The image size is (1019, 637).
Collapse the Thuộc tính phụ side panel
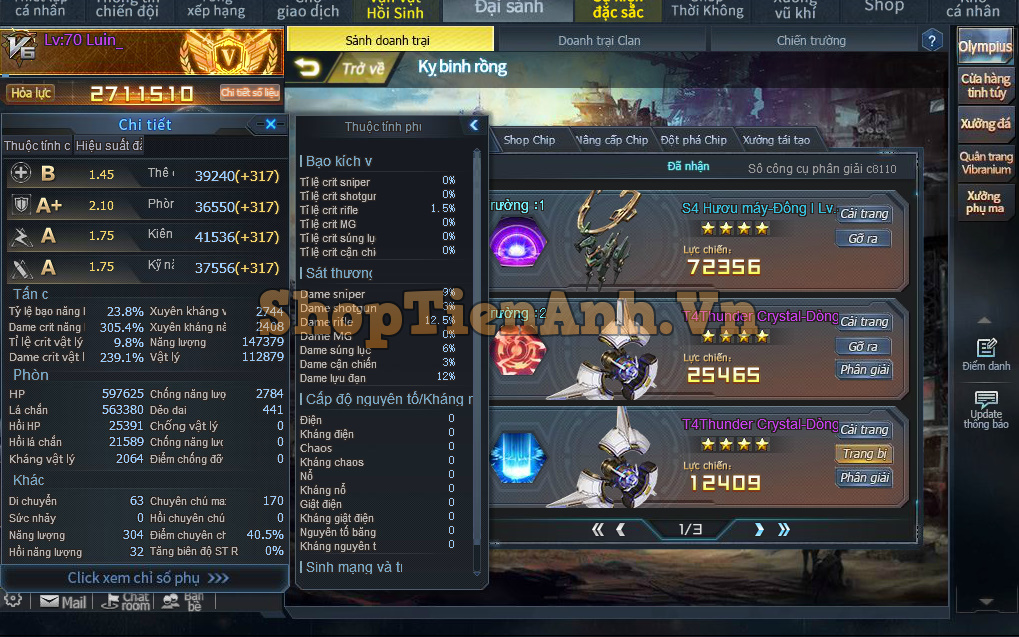tap(474, 126)
